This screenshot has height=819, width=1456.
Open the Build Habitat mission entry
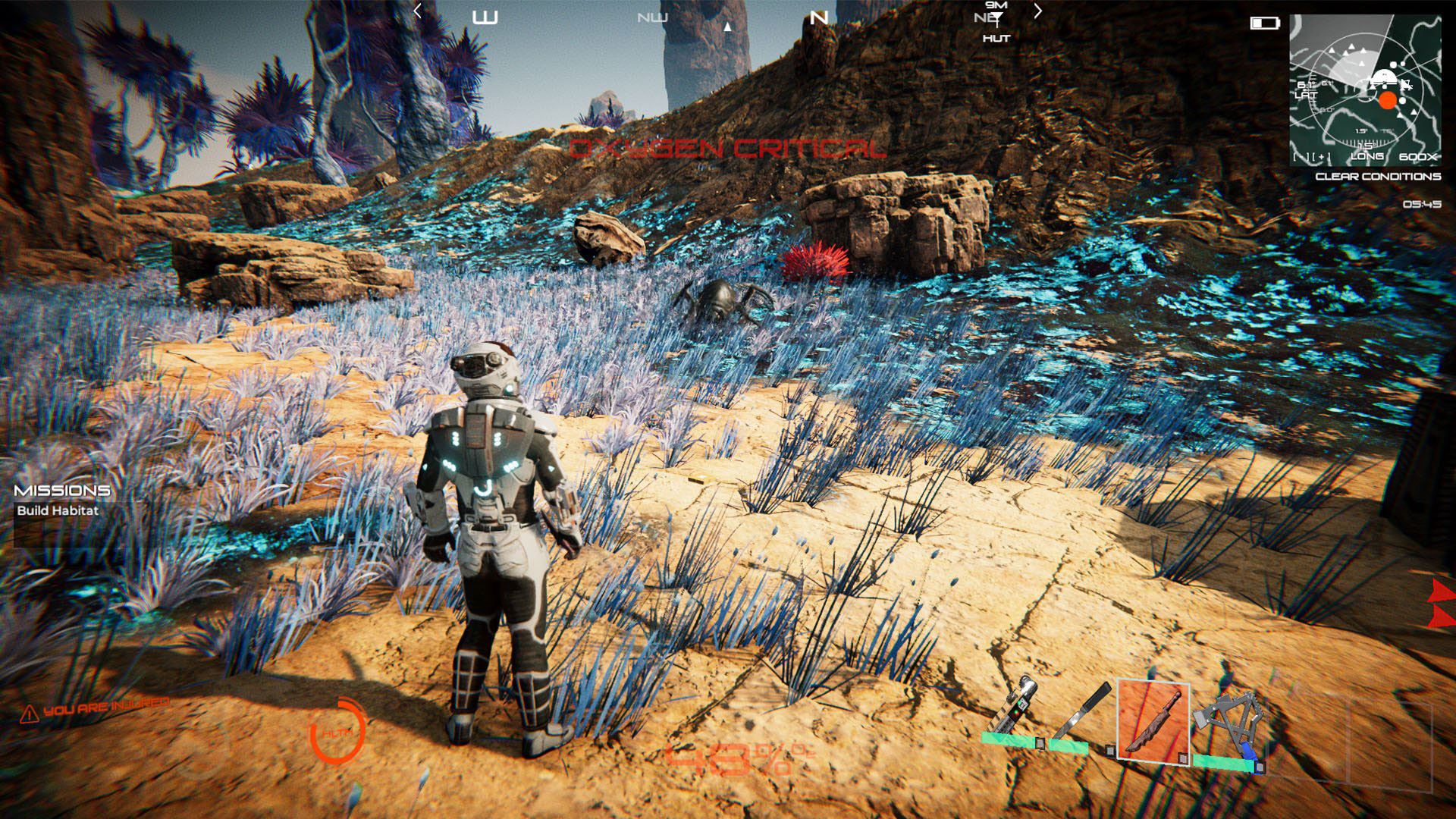click(58, 510)
